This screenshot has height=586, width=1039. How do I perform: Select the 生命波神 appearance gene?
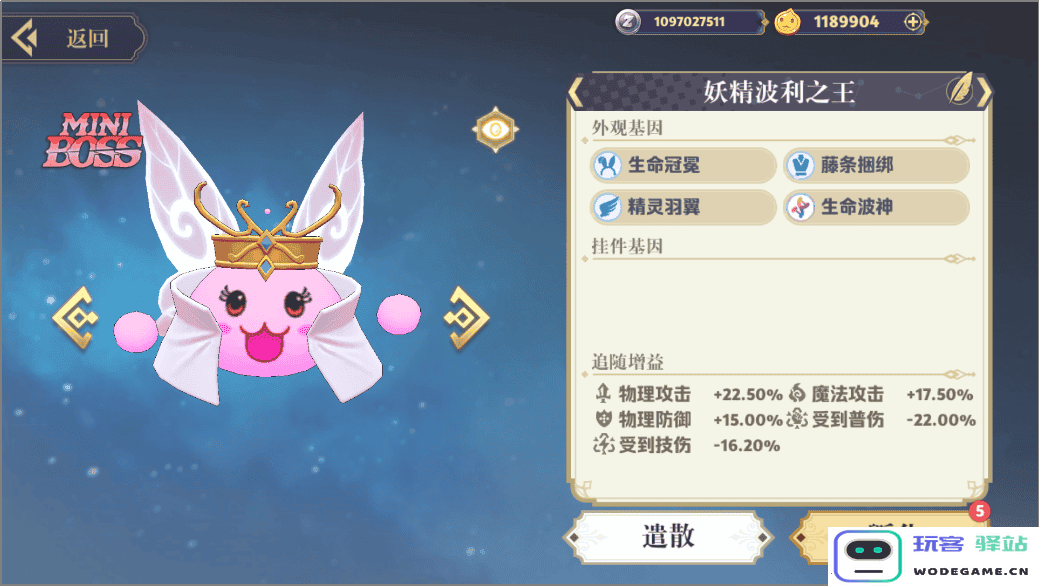tap(876, 207)
